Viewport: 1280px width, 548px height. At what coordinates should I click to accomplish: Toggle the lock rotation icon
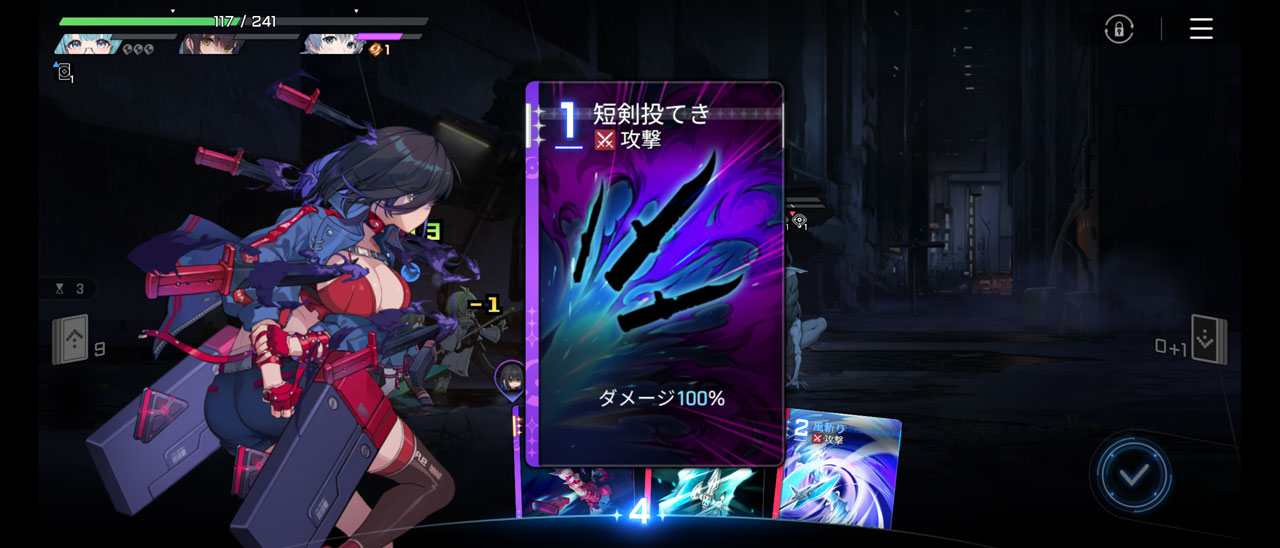[1119, 29]
